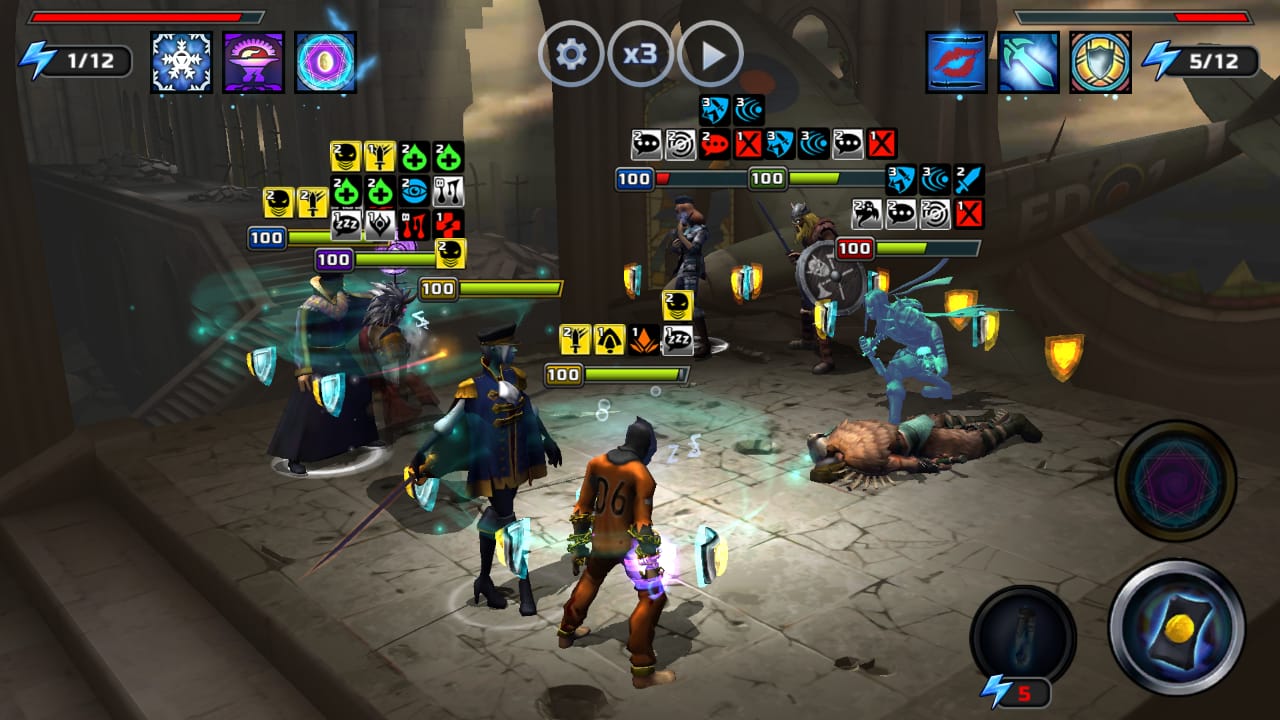Use the gold coin card skill button
This screenshot has width=1280, height=720.
(1177, 627)
